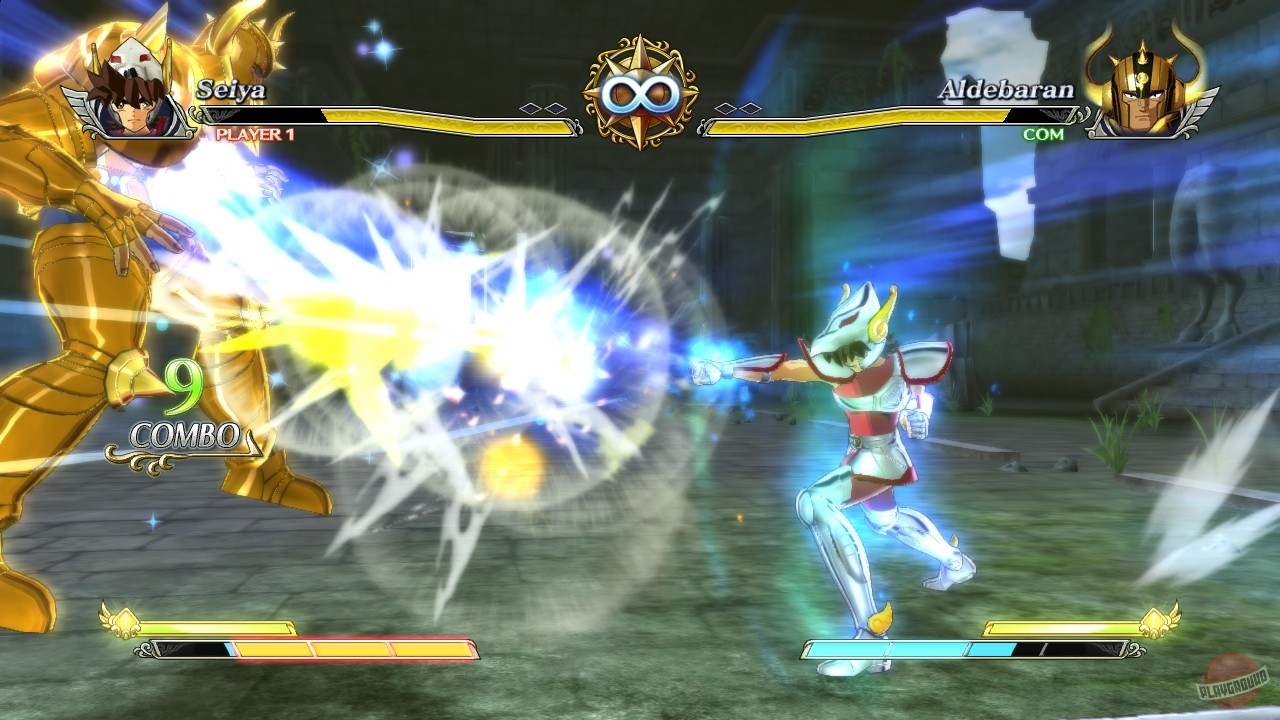This screenshot has height=720, width=1280.
Task: Toggle the COM mode label under Aldebaran's bar
Action: coord(1044,134)
